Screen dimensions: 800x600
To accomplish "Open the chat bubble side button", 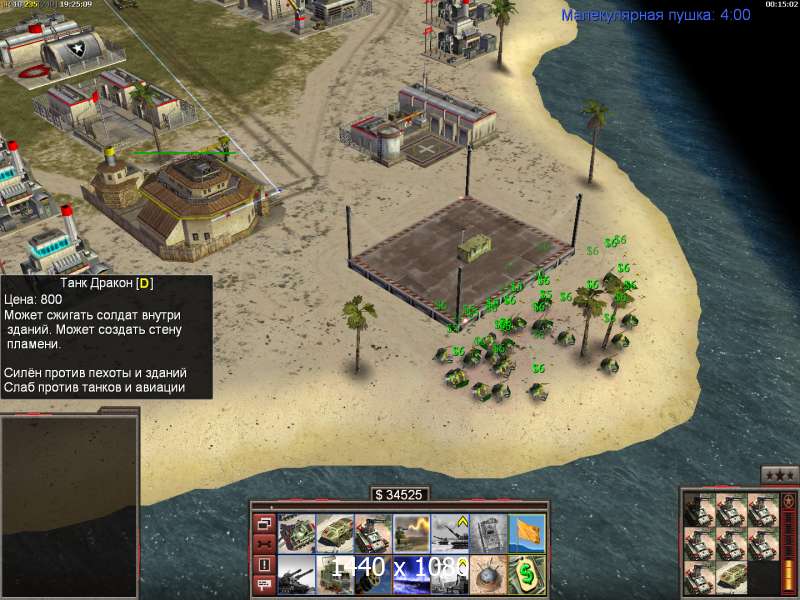I will click(x=264, y=586).
